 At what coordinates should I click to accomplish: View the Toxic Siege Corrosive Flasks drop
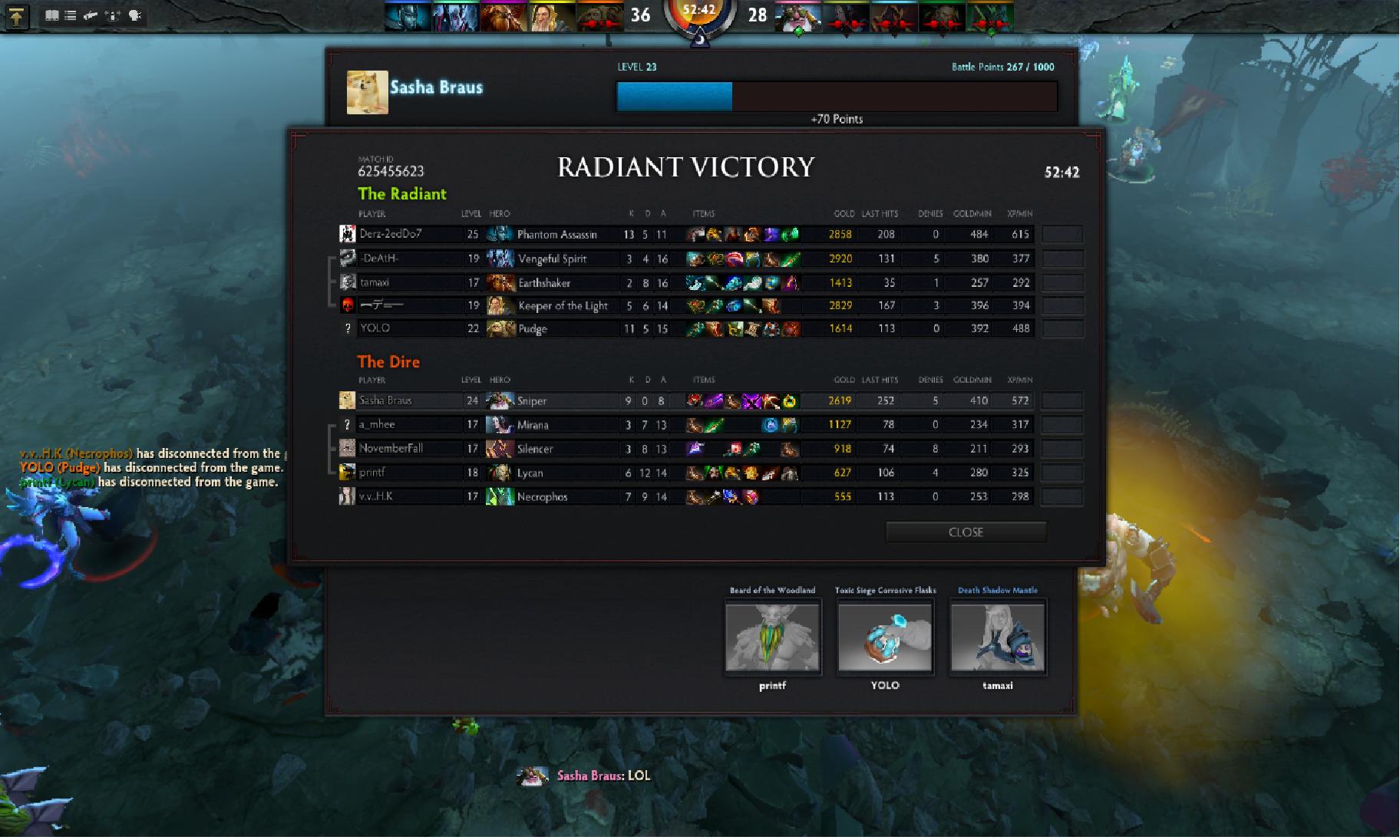pyautogui.click(x=885, y=636)
